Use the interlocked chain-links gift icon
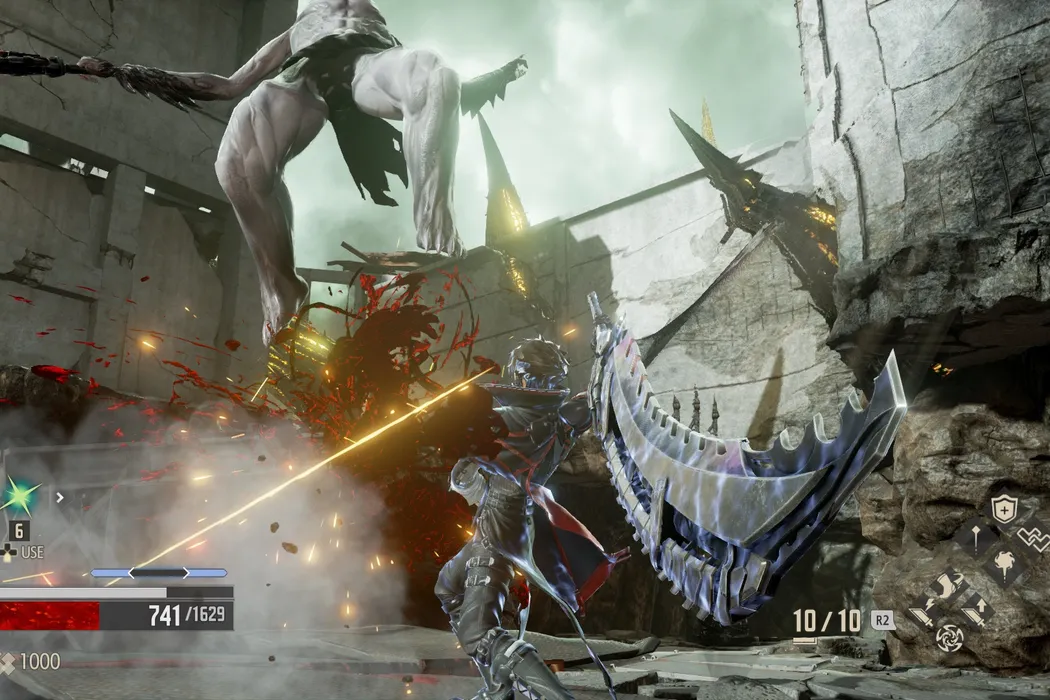The height and width of the screenshot is (700, 1050). [x=1034, y=538]
